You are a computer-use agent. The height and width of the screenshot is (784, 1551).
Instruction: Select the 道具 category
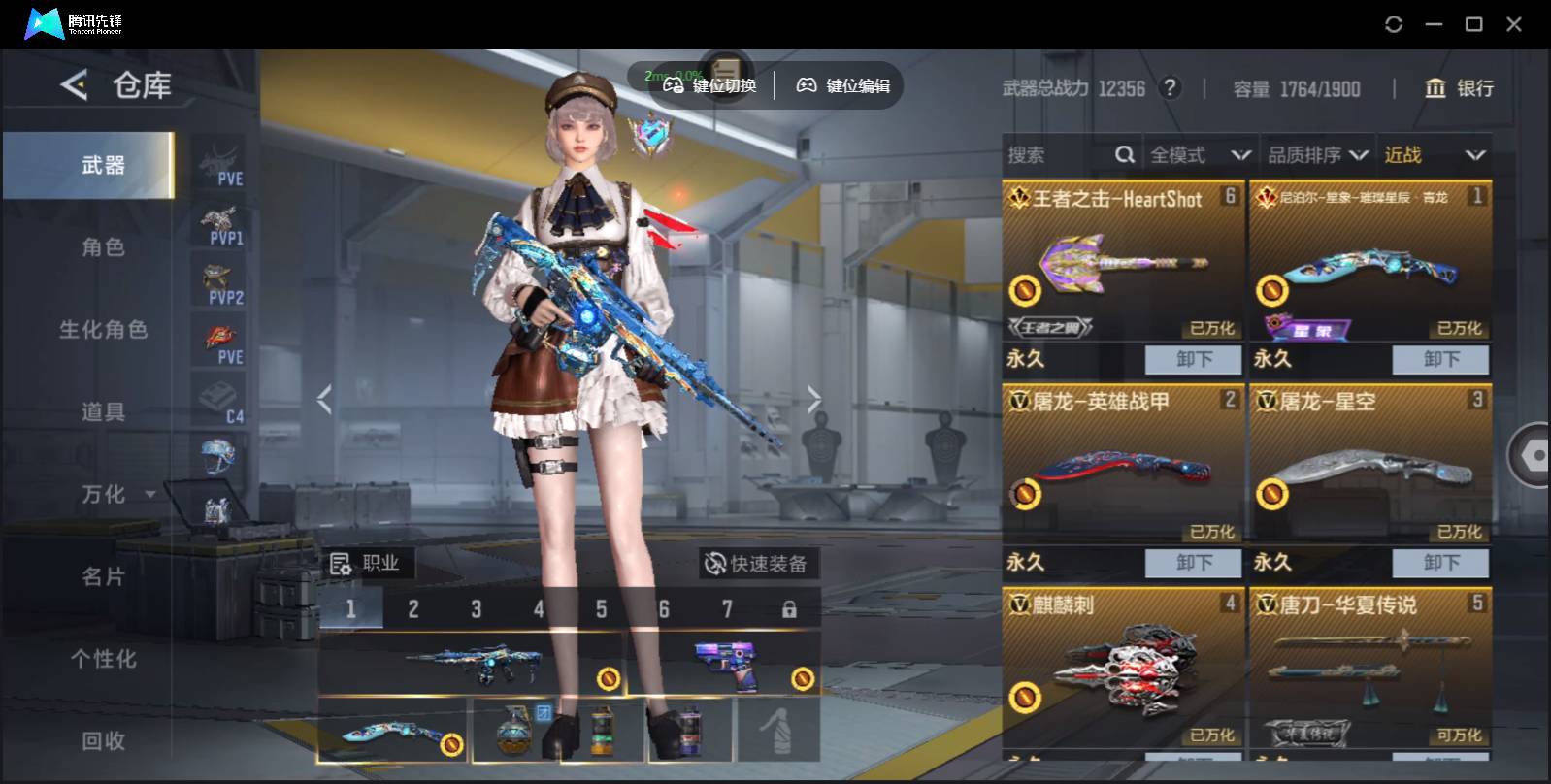(103, 412)
